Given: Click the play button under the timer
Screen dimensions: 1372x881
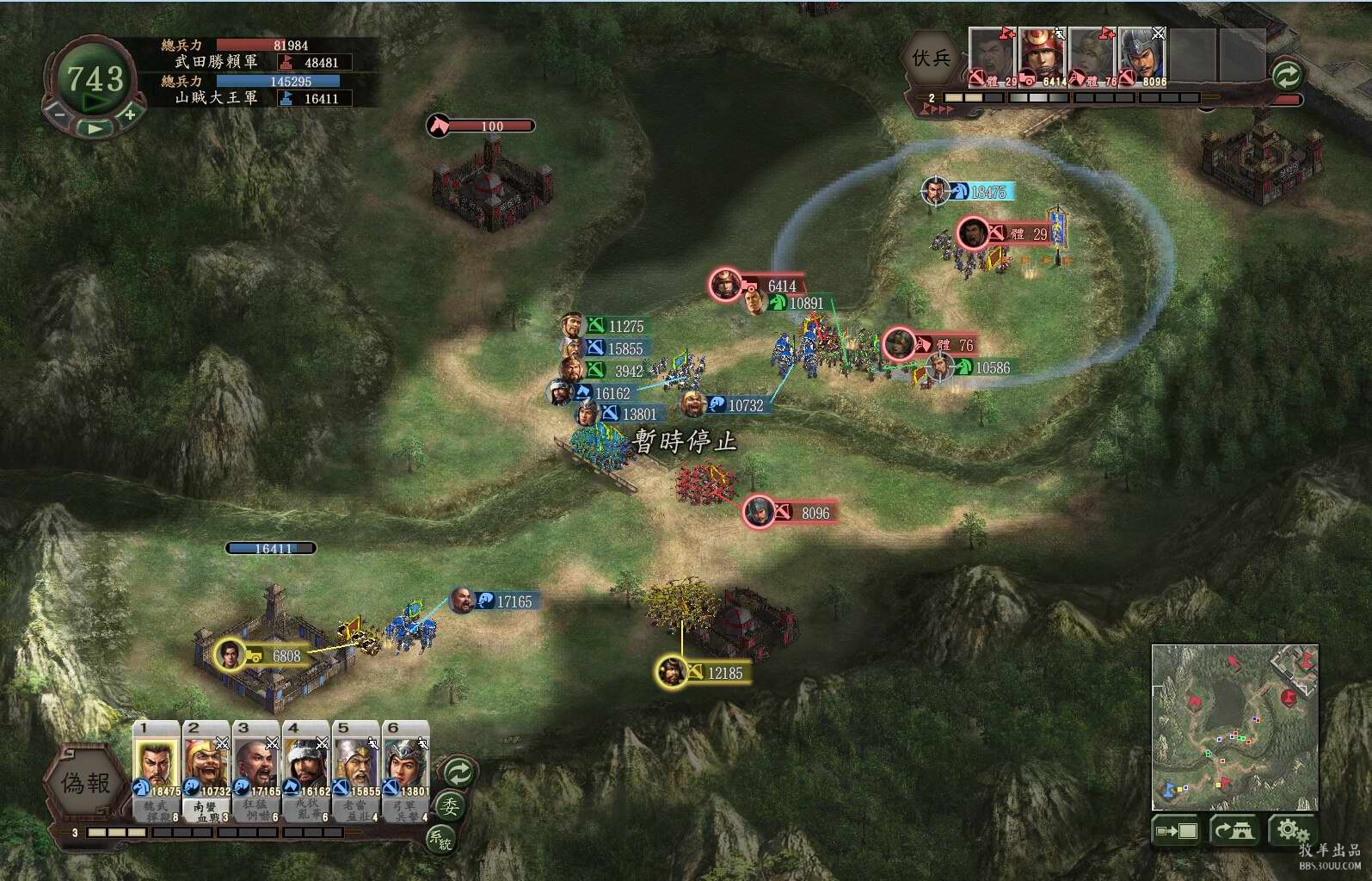Looking at the screenshot, I should [95, 129].
